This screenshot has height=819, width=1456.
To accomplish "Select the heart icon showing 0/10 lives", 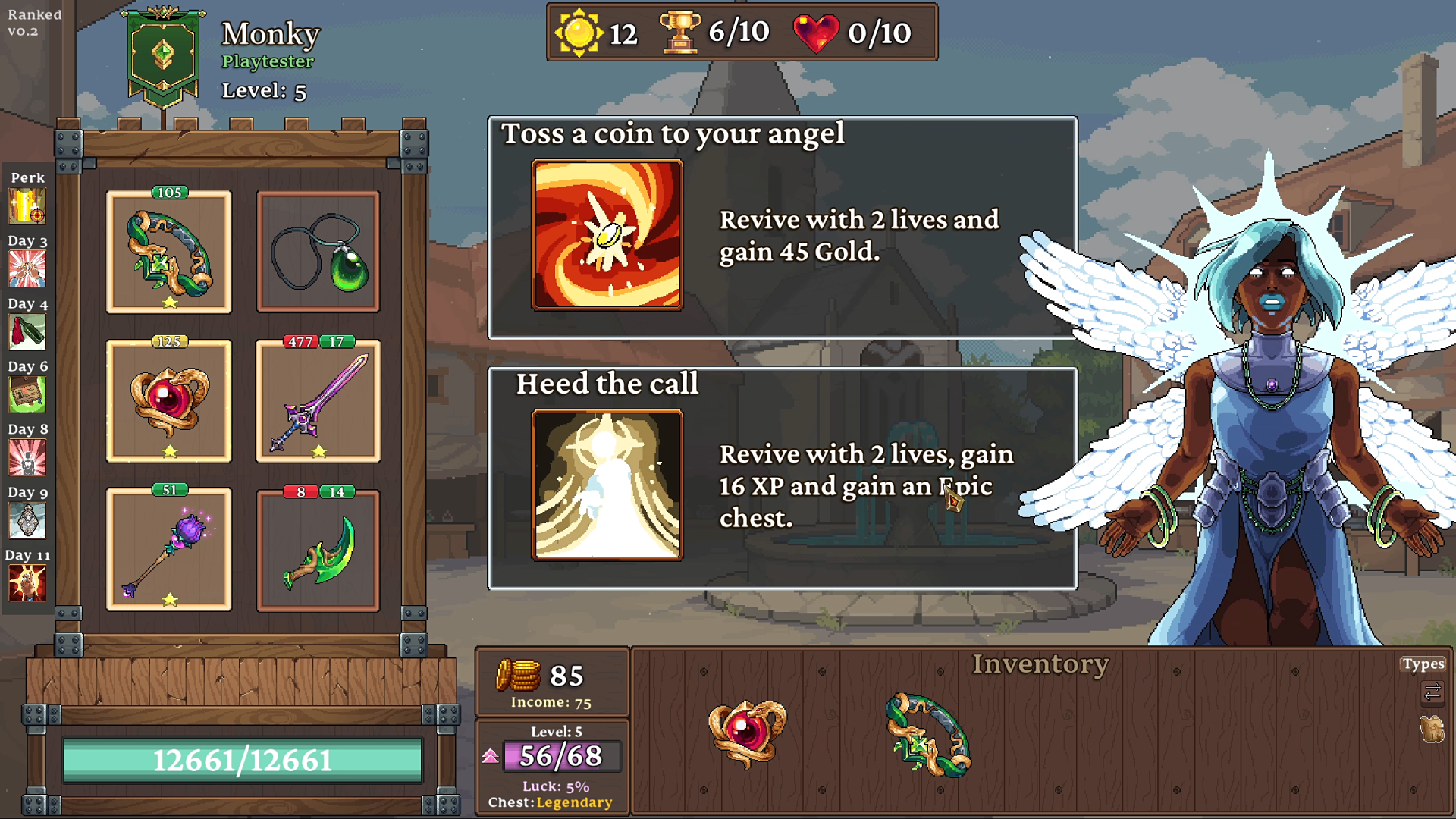I will [821, 32].
